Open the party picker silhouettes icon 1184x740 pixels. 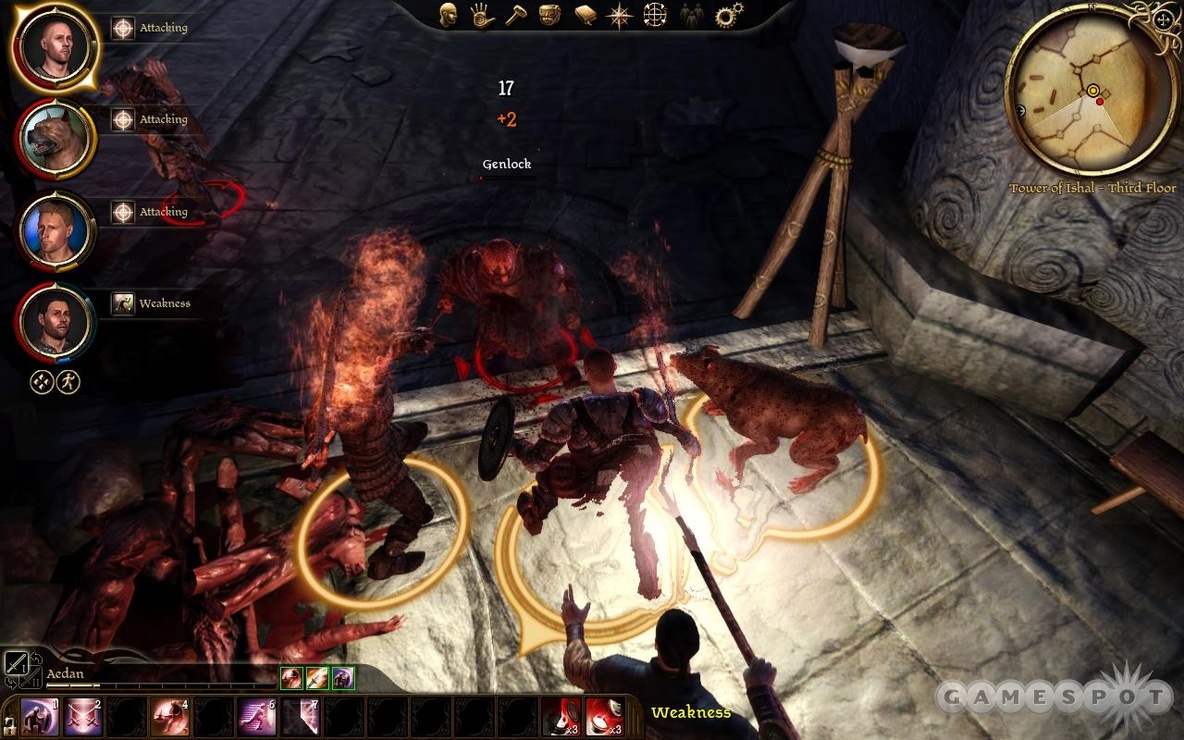(691, 15)
